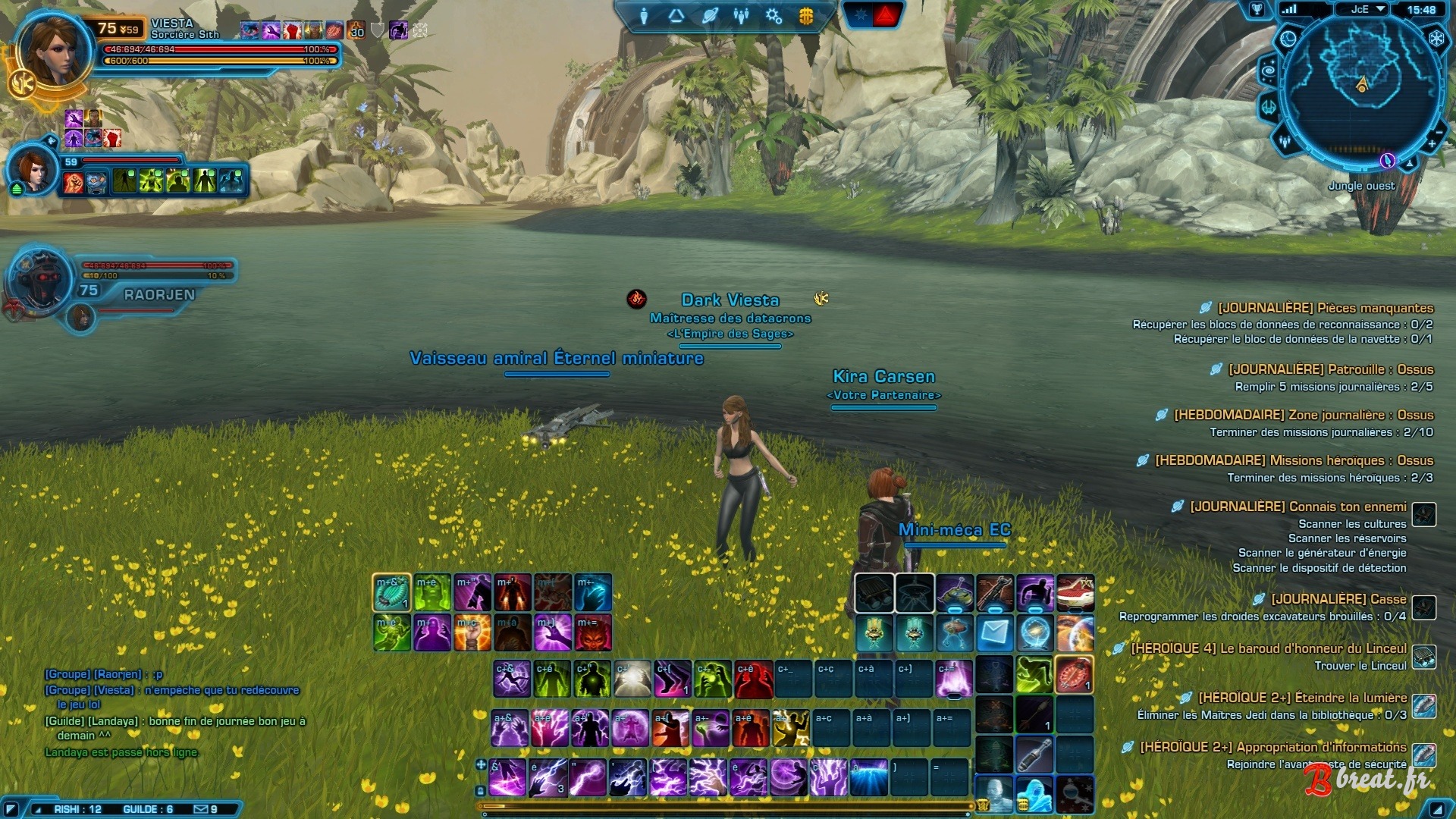The width and height of the screenshot is (1456, 819).
Task: Toggle the hotbar lock padlock icon
Action: click(x=480, y=790)
